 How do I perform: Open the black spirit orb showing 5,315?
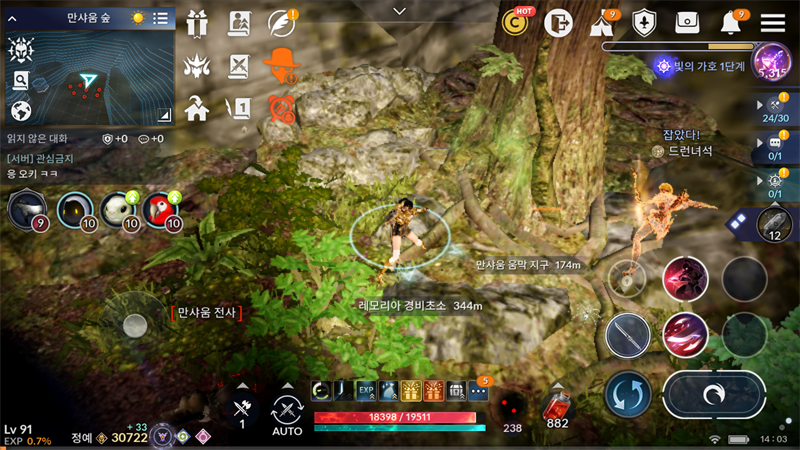click(771, 63)
